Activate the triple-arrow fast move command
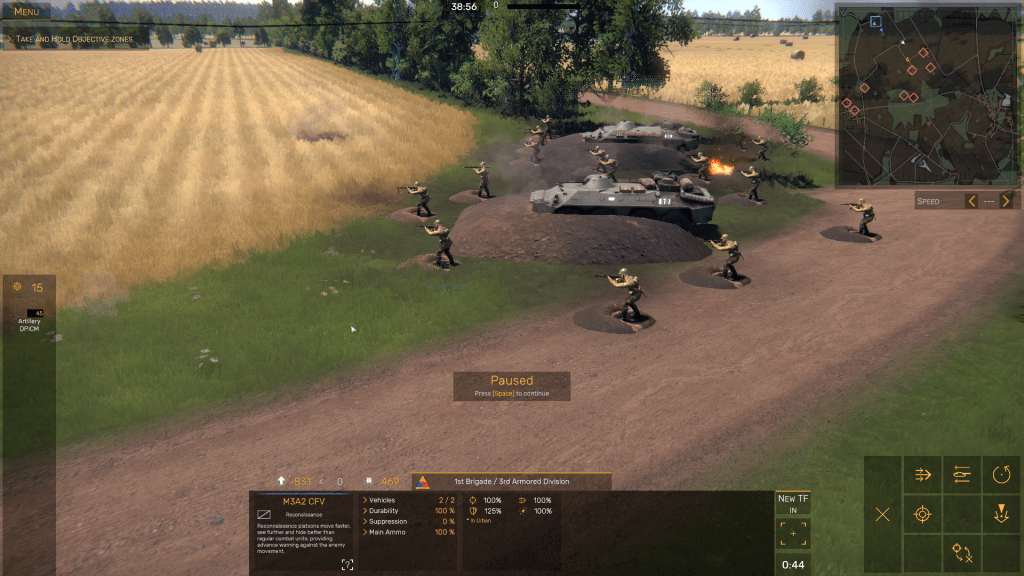 (923, 475)
